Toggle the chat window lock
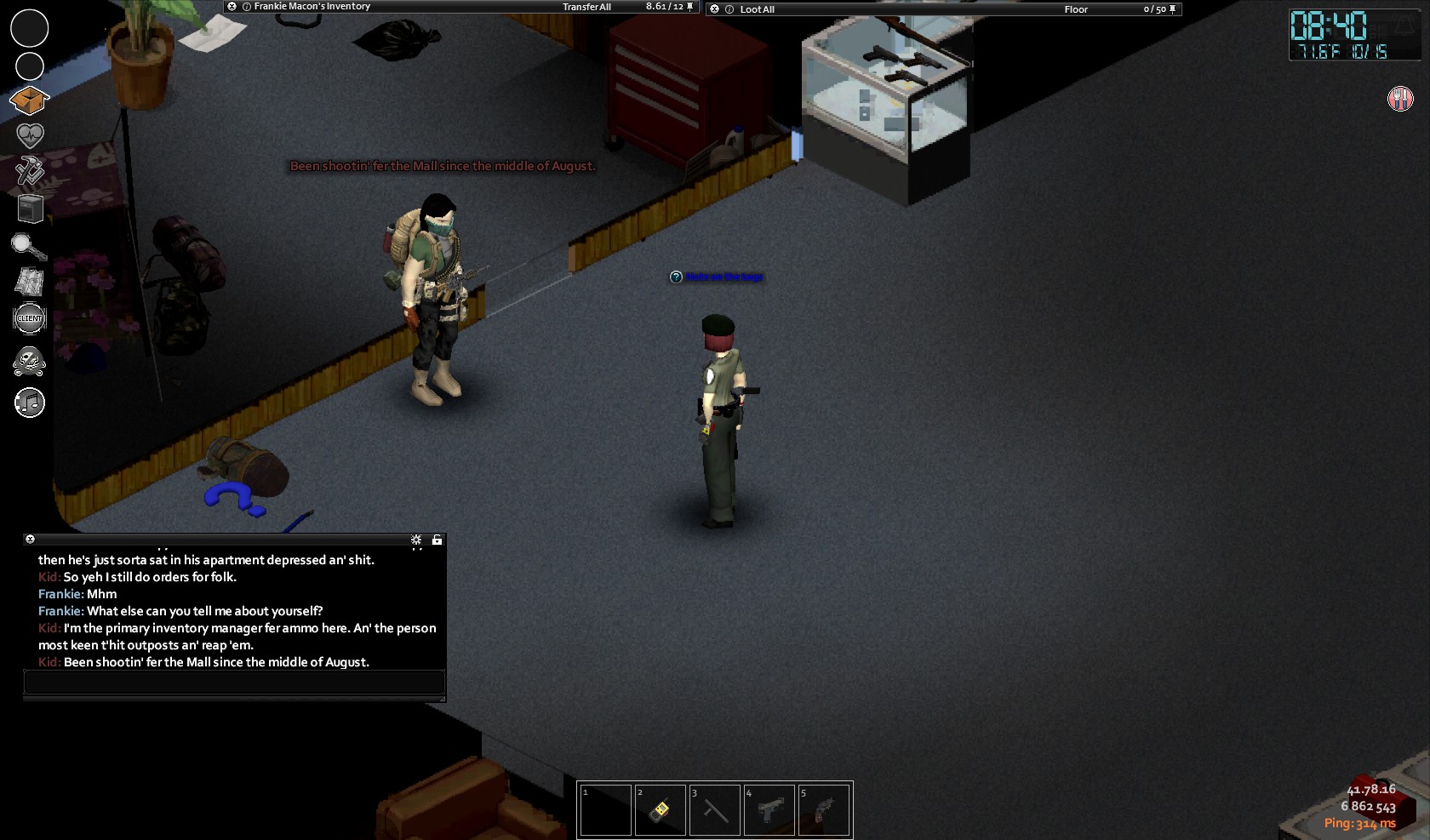The width and height of the screenshot is (1430, 840). click(x=437, y=540)
